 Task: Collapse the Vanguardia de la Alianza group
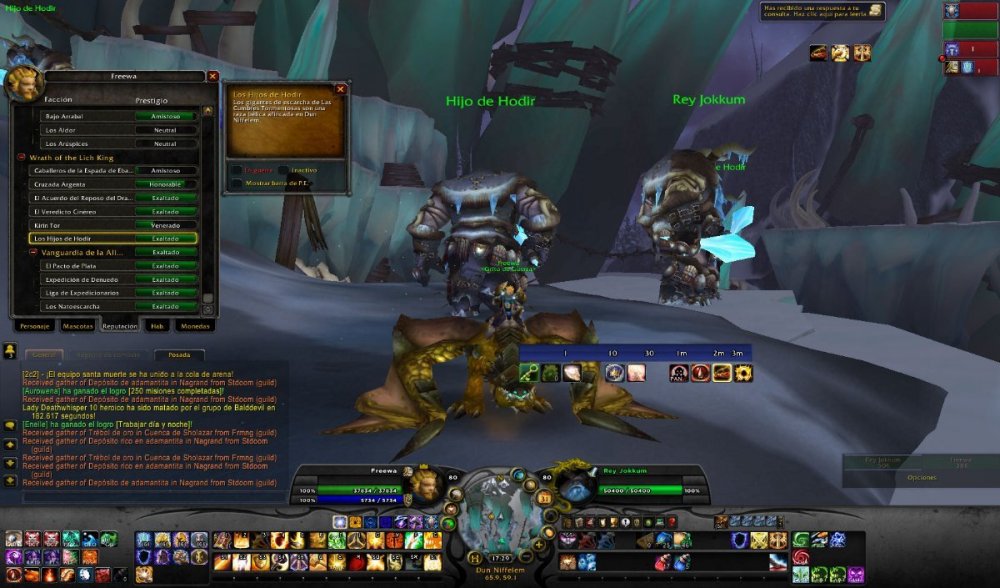point(33,253)
